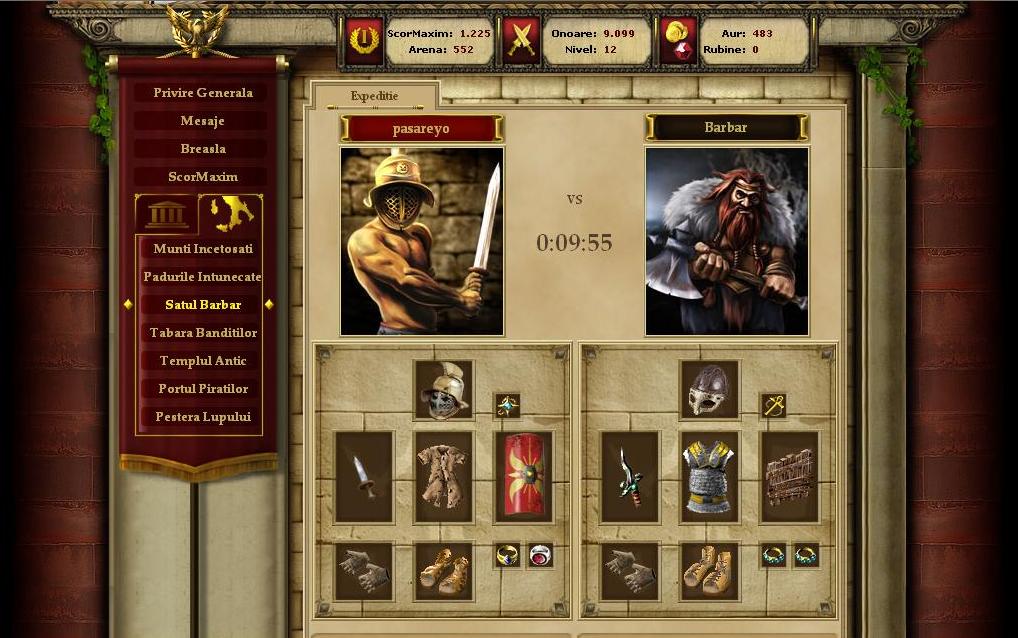Select pasareyo's gladiator helmet slot
Screen dimensions: 1018x638
pos(444,390)
